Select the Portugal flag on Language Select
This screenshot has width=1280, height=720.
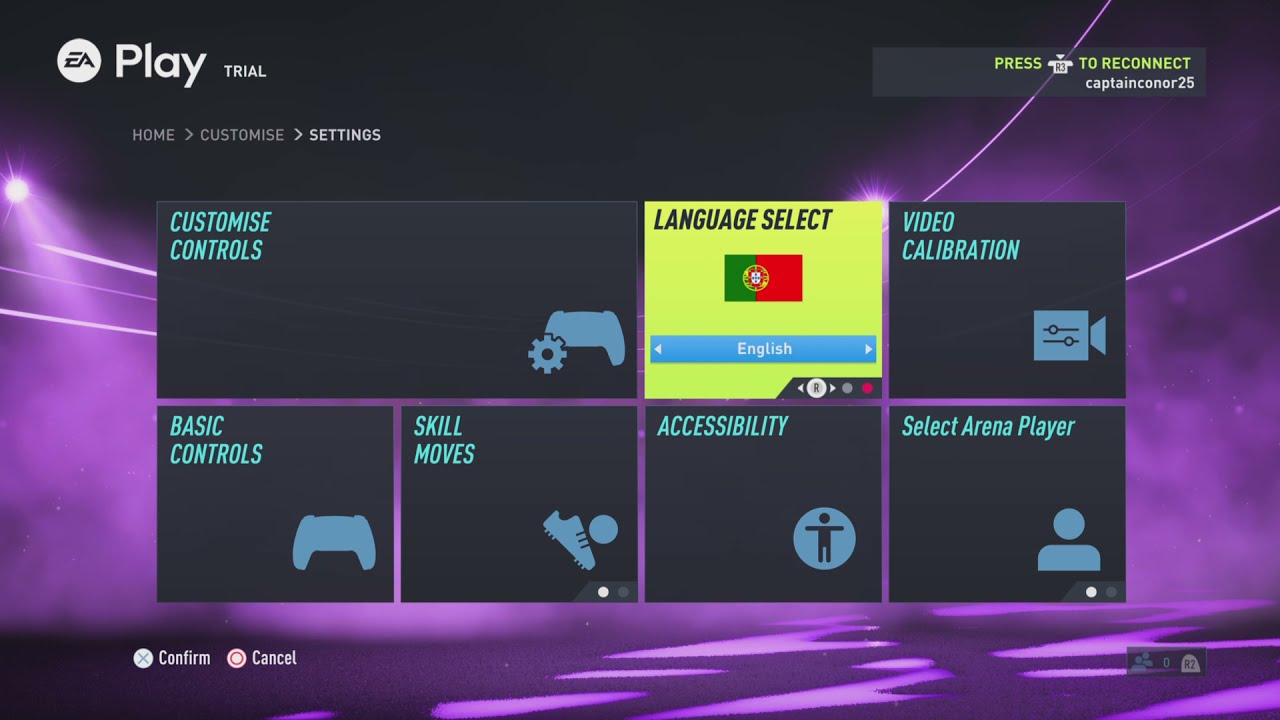tap(763, 279)
